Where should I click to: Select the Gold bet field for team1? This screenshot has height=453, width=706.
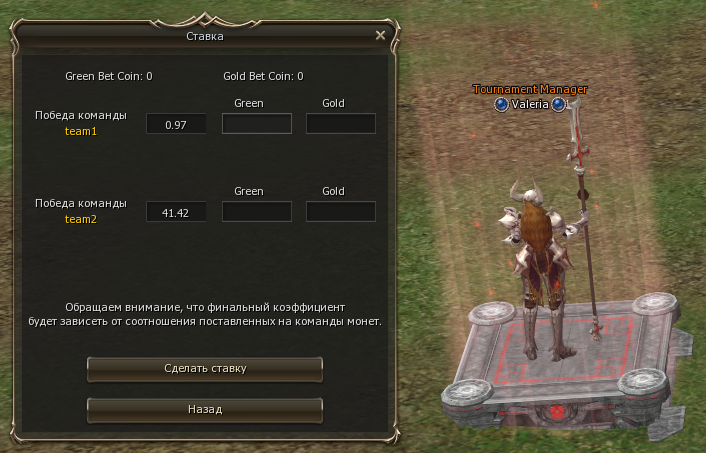[341, 124]
